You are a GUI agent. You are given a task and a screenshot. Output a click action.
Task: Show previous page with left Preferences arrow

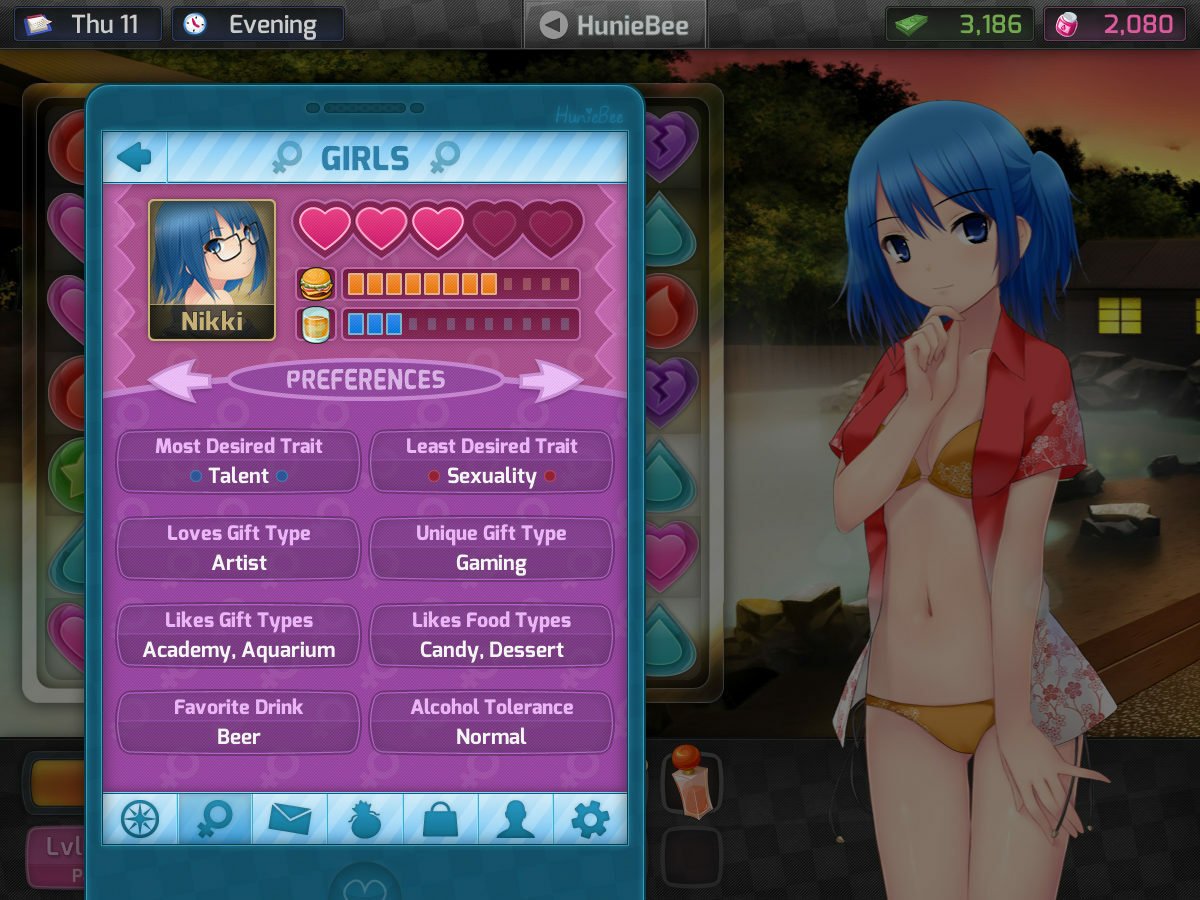(x=181, y=380)
